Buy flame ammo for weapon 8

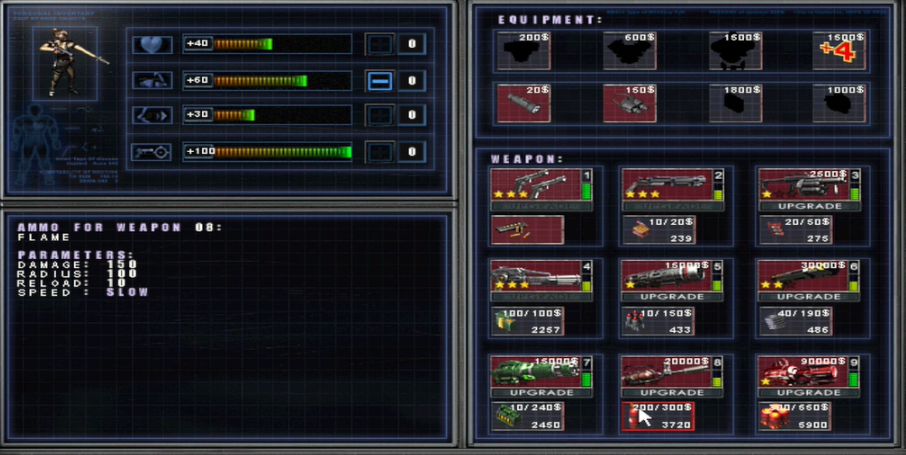[657, 417]
